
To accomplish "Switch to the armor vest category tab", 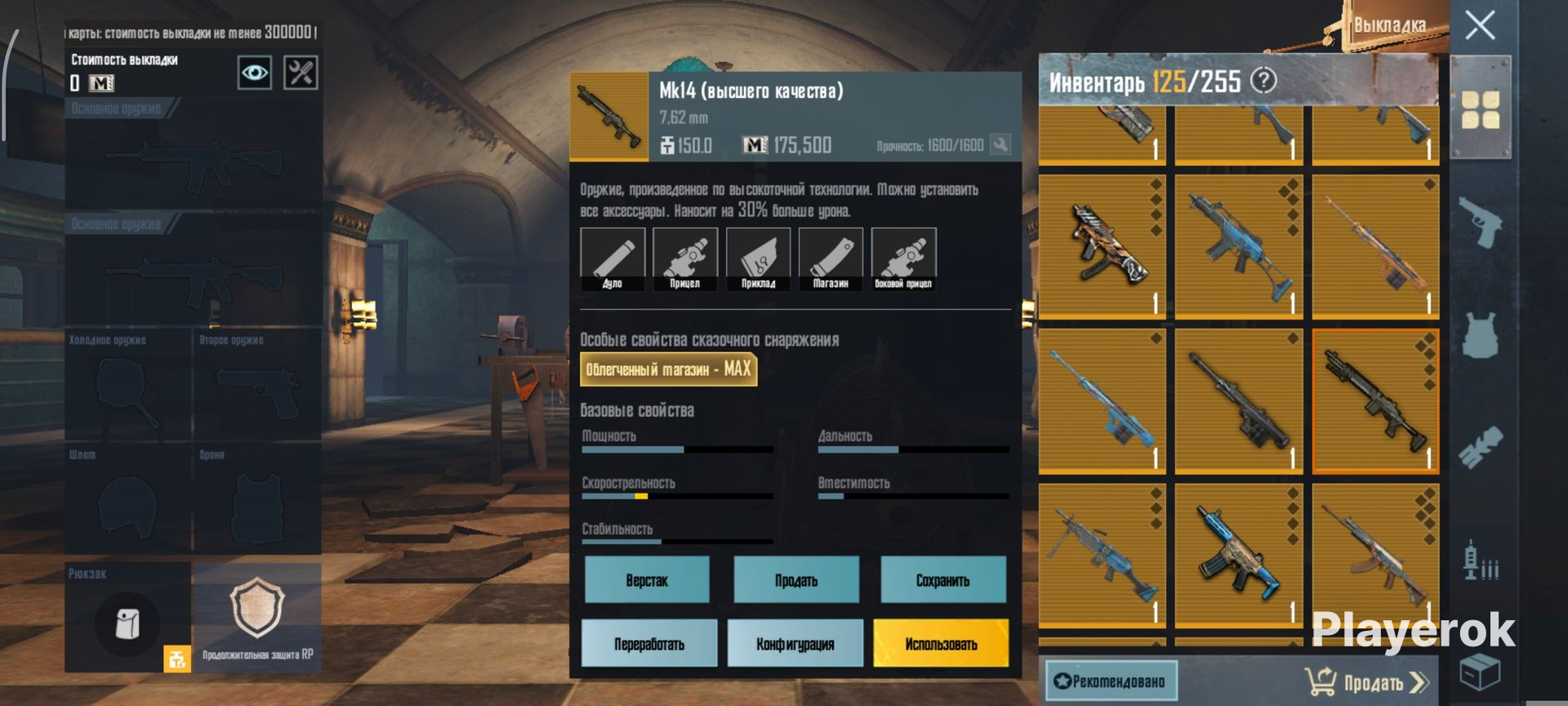I will pyautogui.click(x=1480, y=335).
